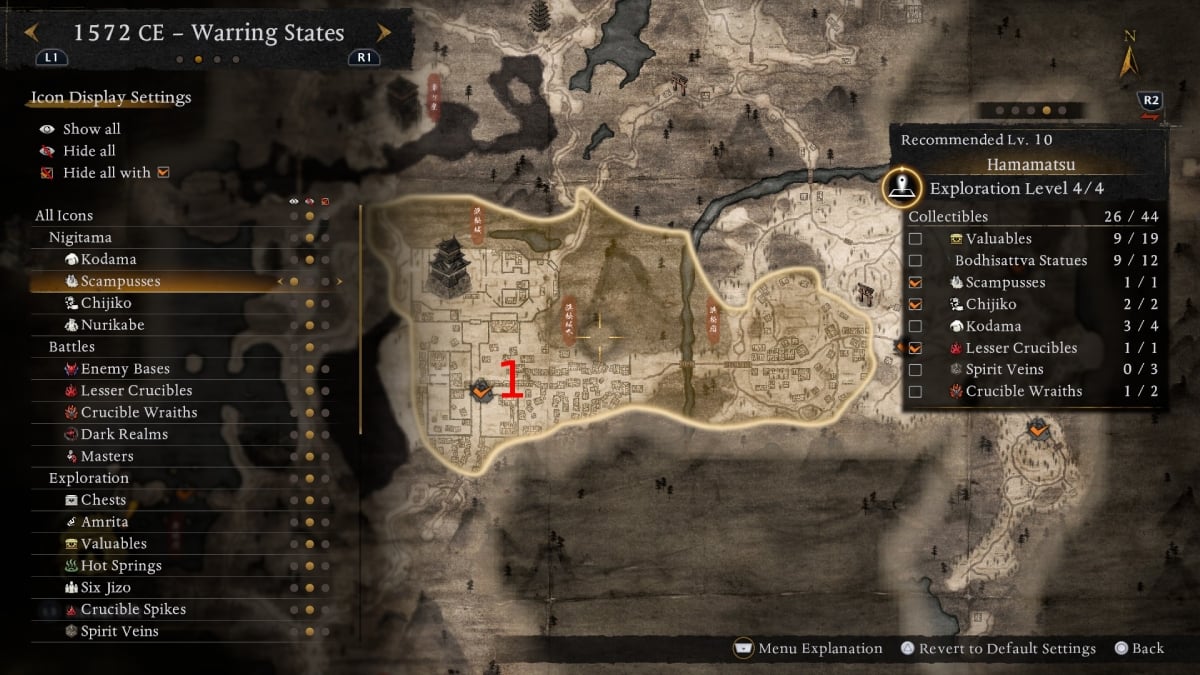Select Dark Realms in the Battles list

124,434
